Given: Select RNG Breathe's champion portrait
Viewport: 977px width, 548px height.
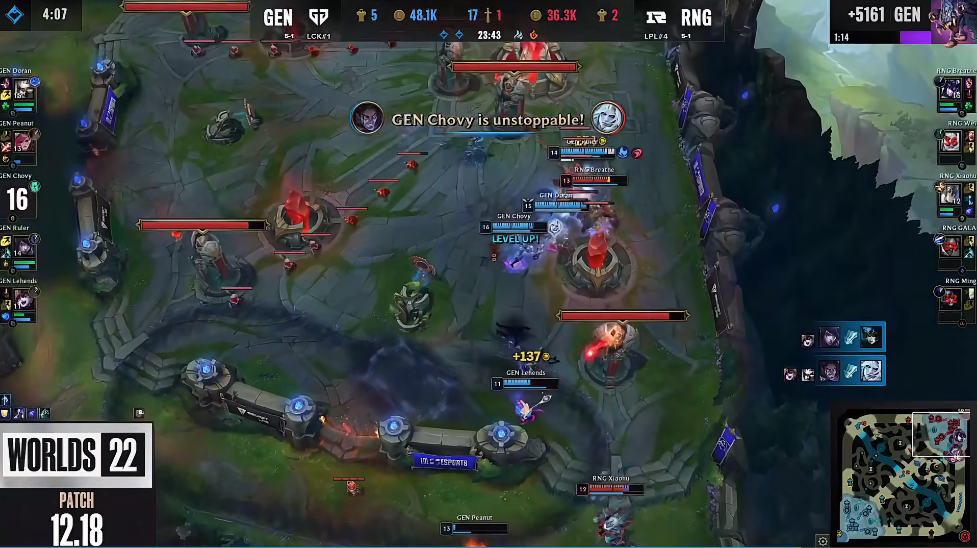Looking at the screenshot, I should [951, 90].
